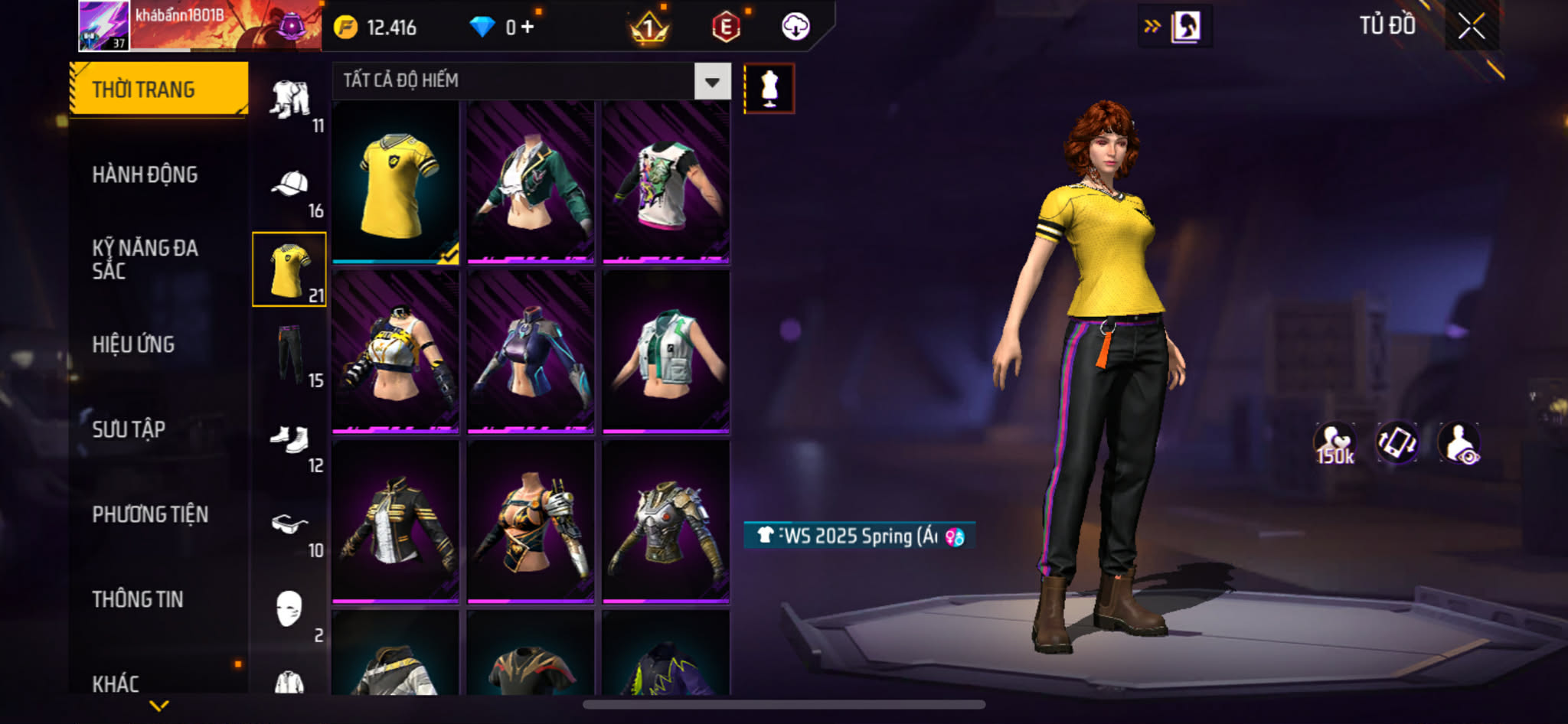Switch to the Hành Động tab
1568x724 pixels.
point(145,174)
